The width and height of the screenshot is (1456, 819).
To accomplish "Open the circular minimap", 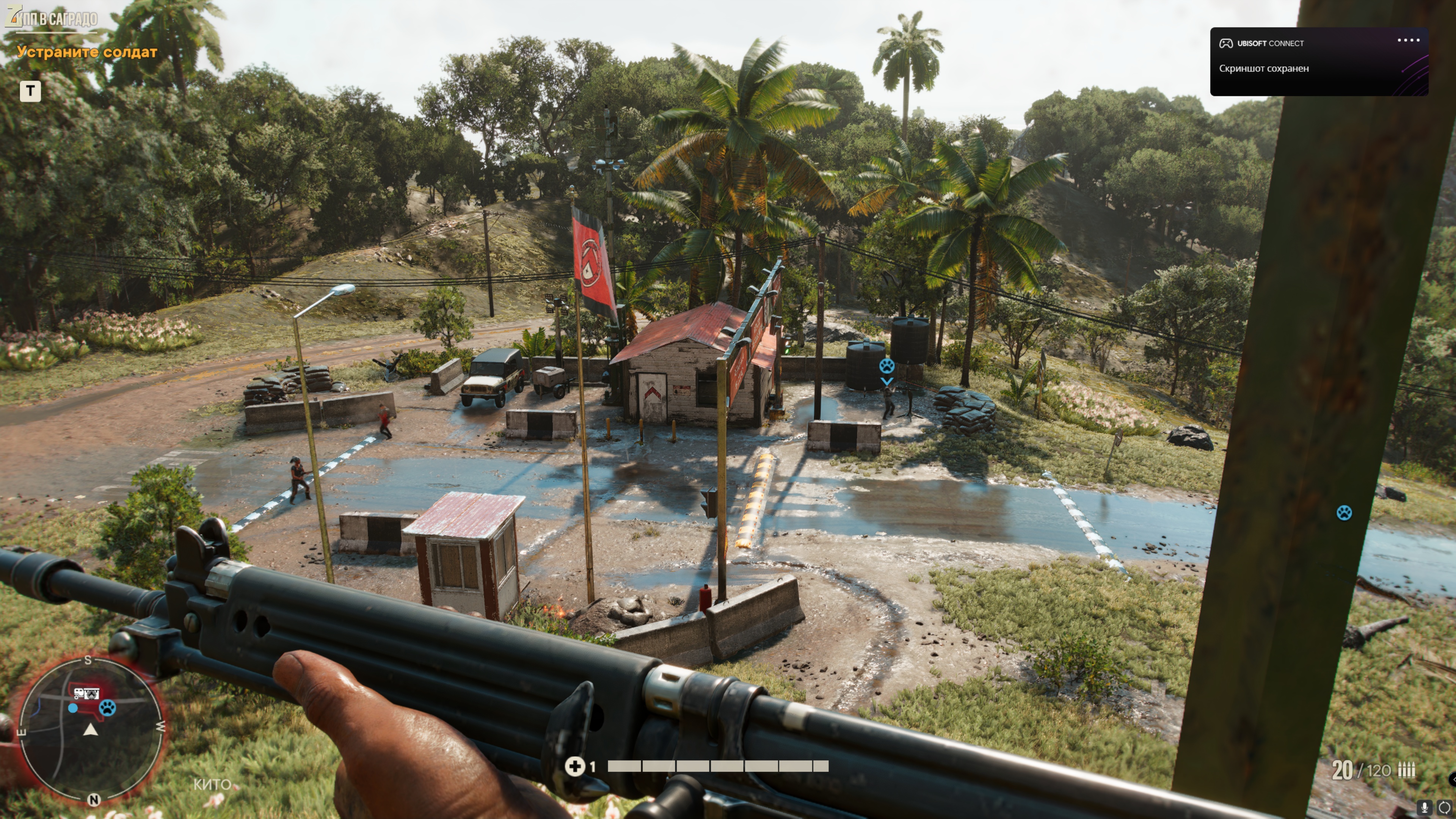I will point(91,729).
